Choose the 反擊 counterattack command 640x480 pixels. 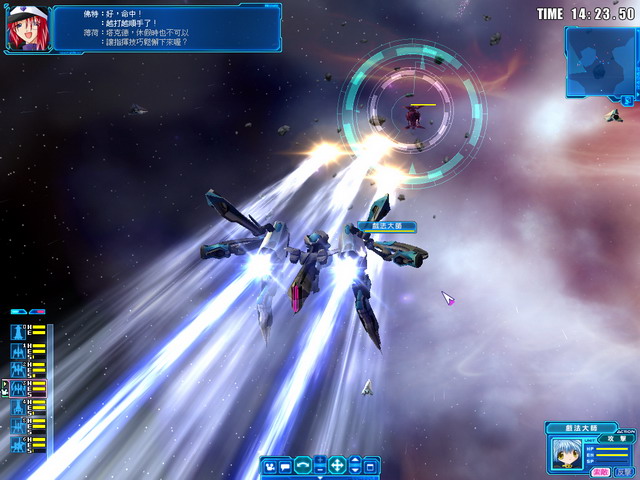(x=623, y=471)
